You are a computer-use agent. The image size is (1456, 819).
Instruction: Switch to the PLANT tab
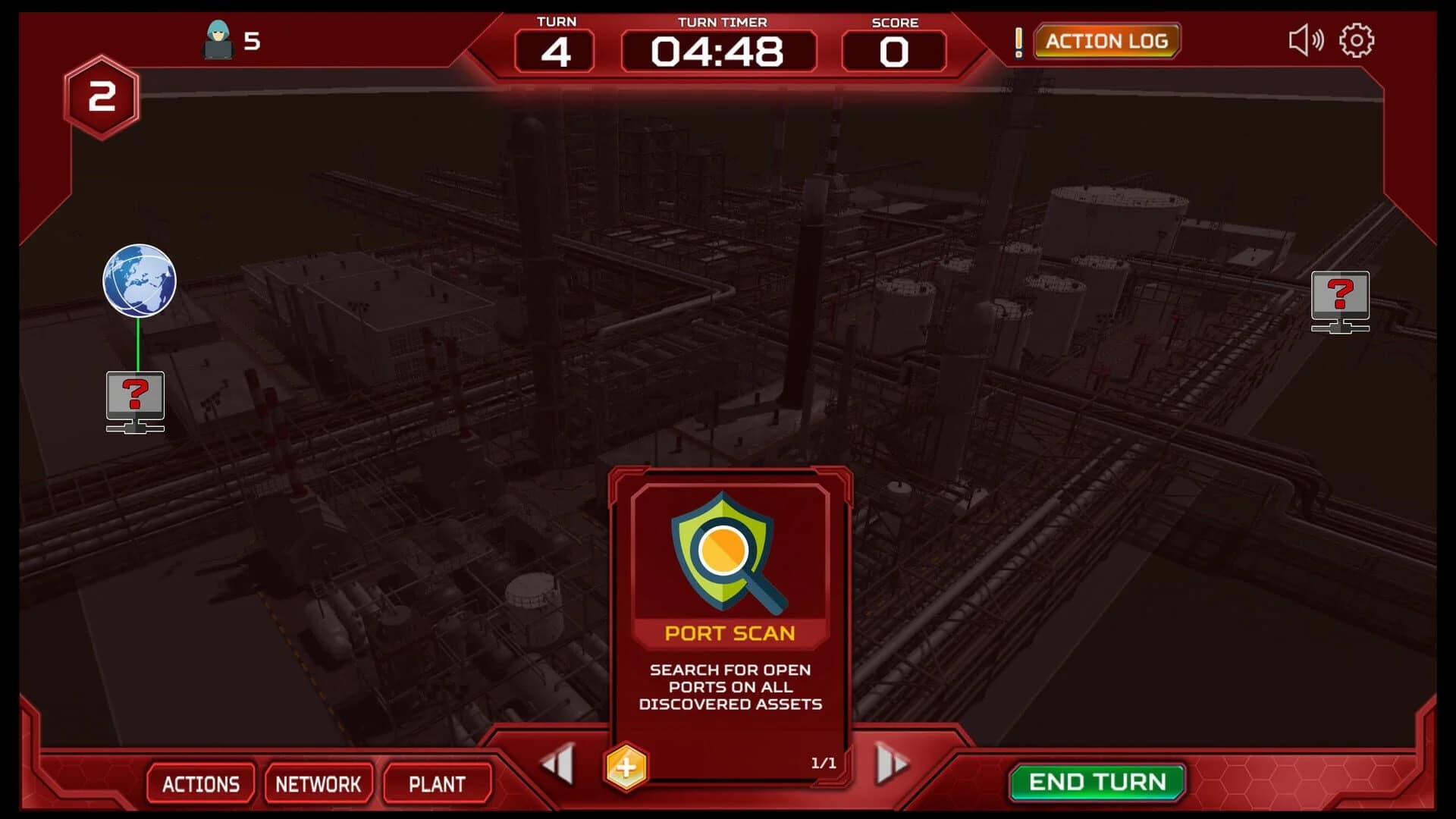point(438,784)
